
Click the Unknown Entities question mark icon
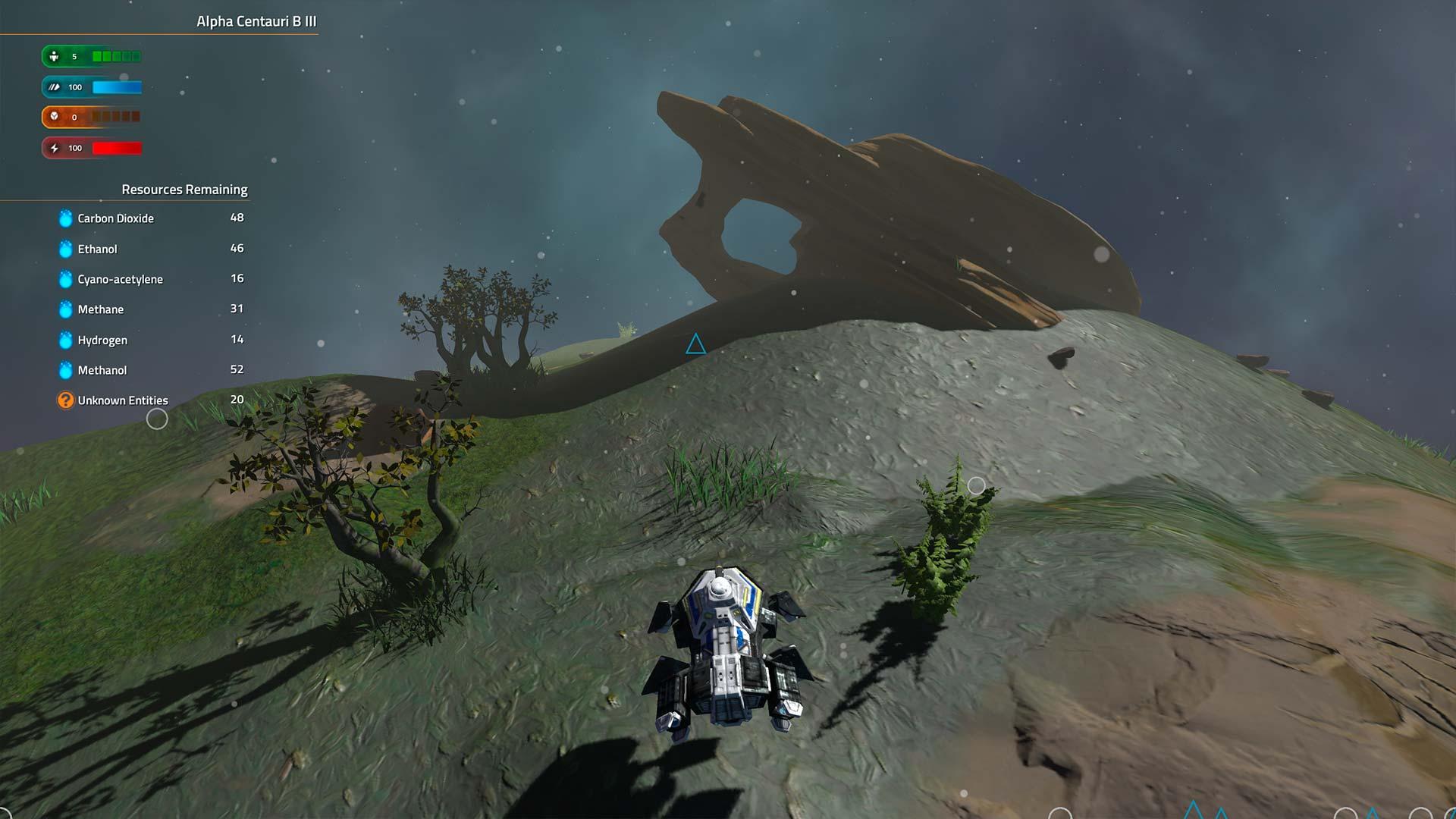tap(66, 400)
